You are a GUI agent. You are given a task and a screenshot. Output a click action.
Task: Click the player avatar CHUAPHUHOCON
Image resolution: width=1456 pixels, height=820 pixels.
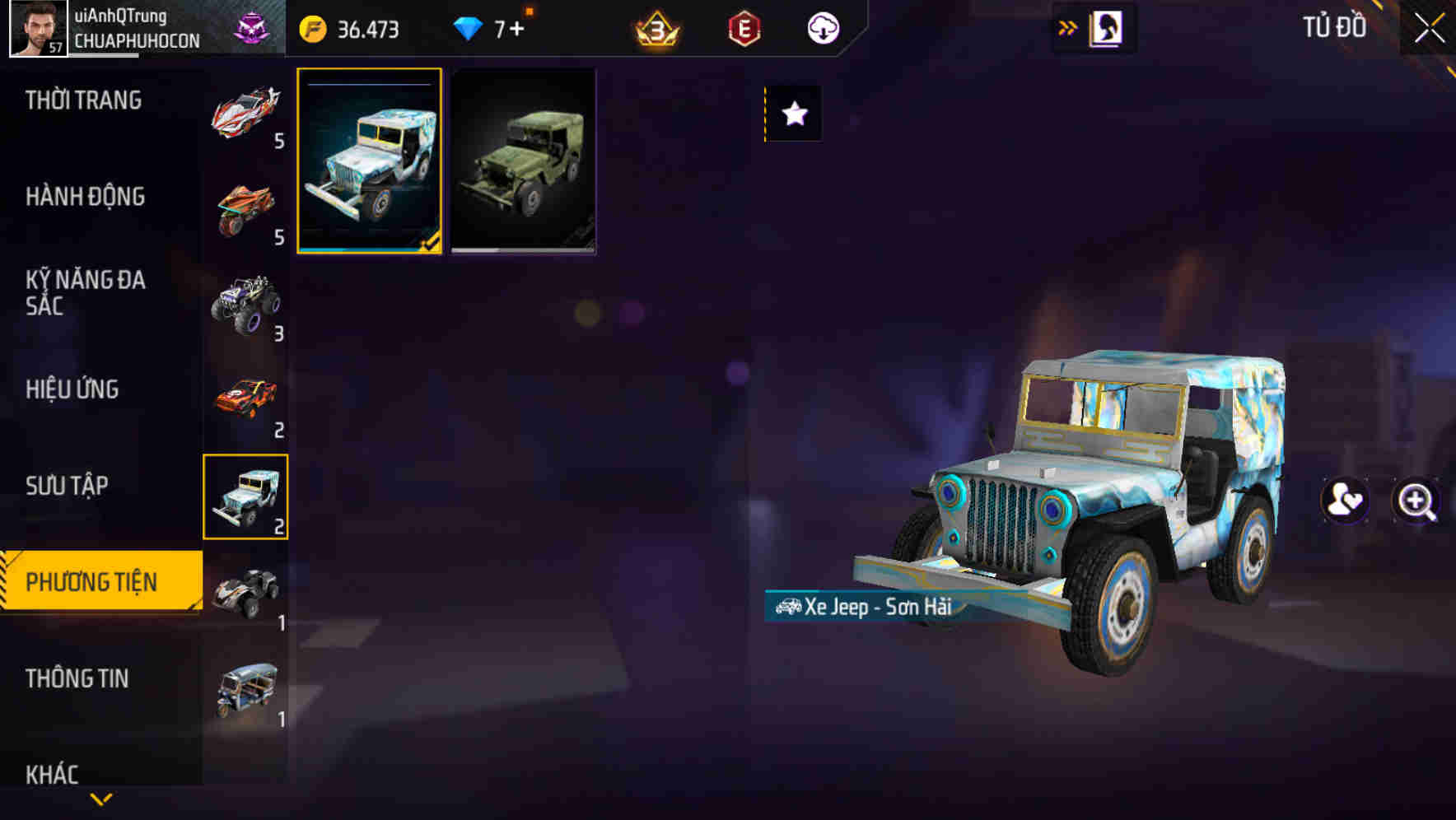tap(36, 26)
